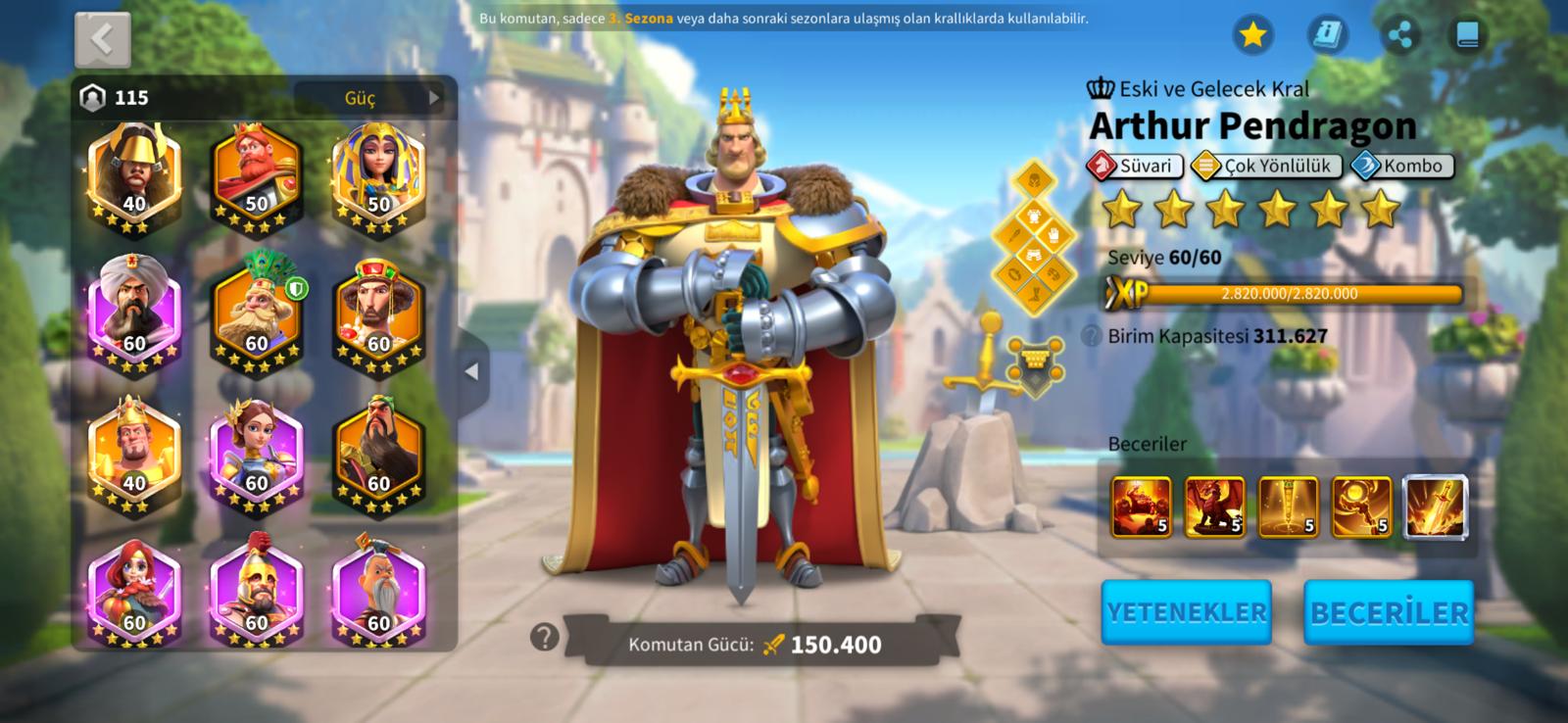Image resolution: width=1568 pixels, height=723 pixels.
Task: Click the Birim Kapasitesi help icon
Action: click(x=1091, y=336)
